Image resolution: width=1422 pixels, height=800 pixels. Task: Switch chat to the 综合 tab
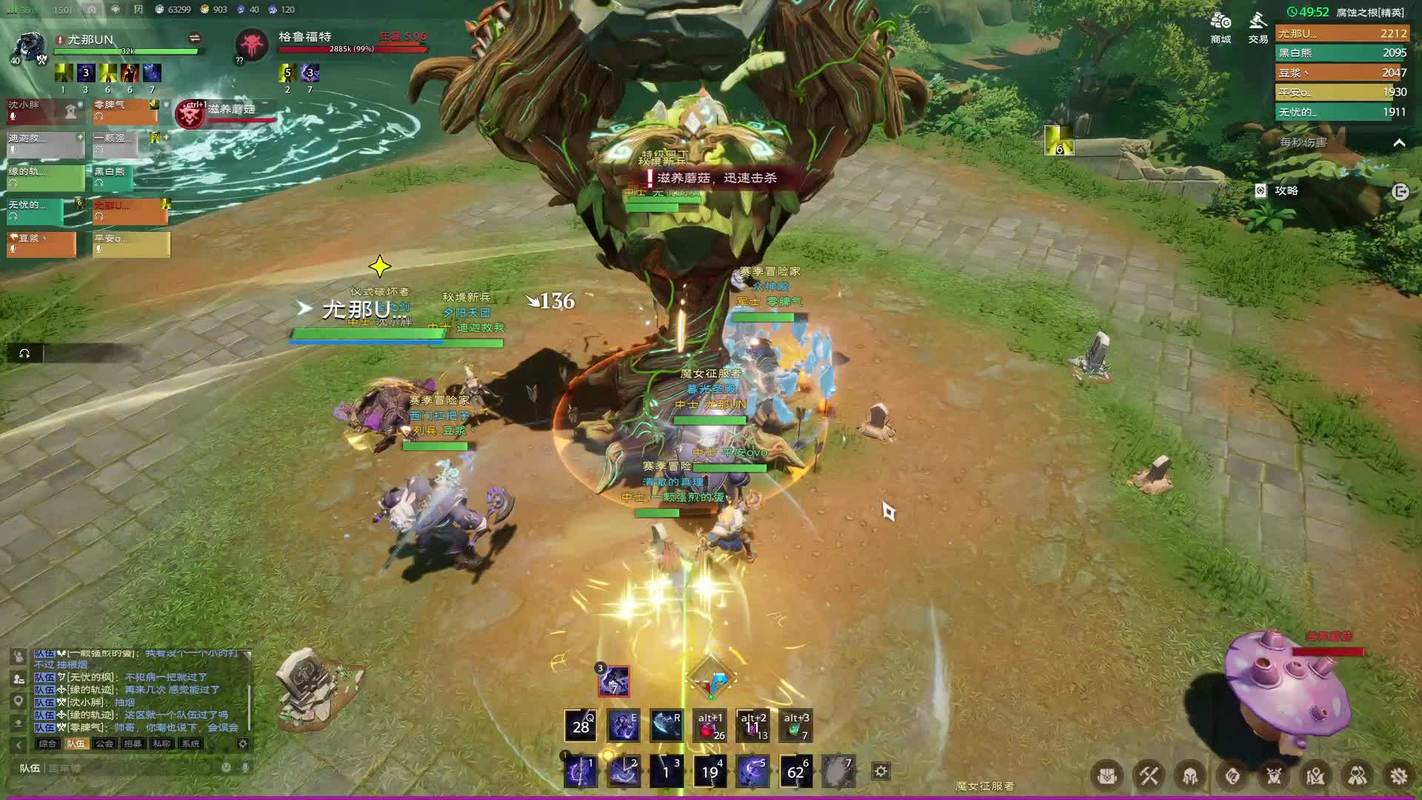point(47,744)
